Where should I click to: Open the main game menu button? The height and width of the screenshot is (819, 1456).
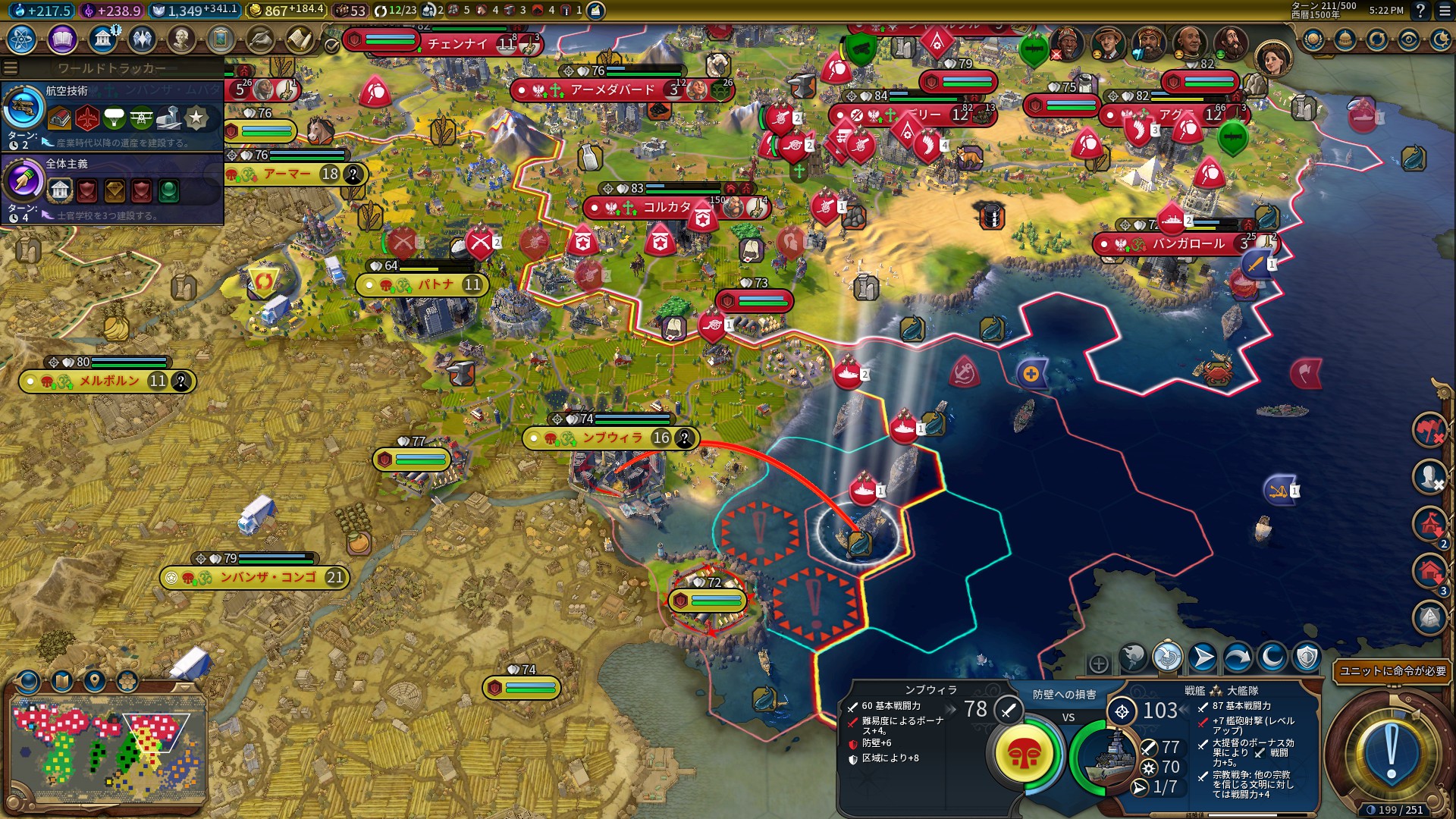(x=1445, y=11)
